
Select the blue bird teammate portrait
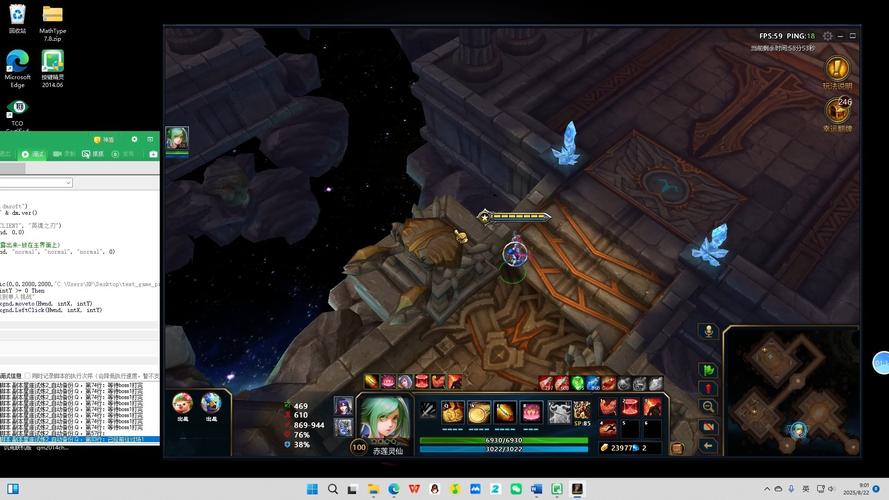(210, 403)
